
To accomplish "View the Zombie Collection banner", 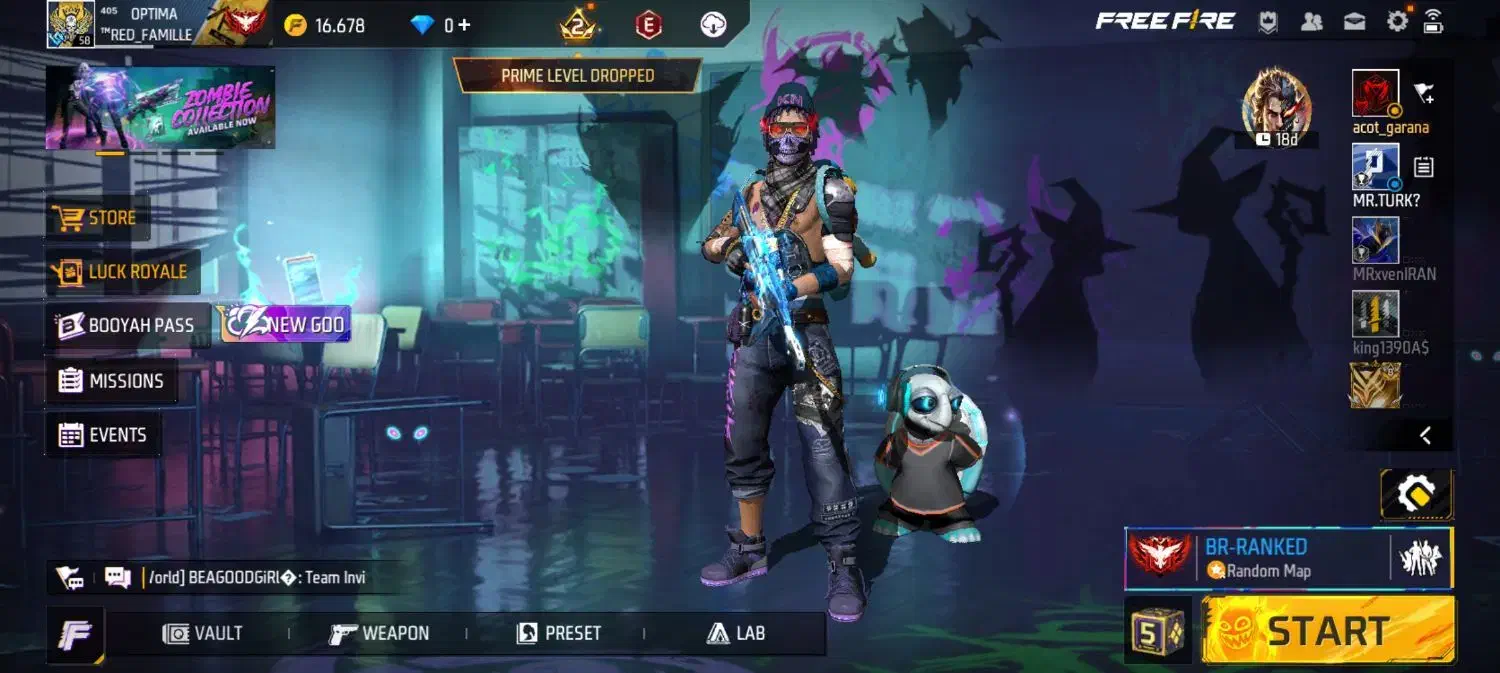I will [x=160, y=108].
